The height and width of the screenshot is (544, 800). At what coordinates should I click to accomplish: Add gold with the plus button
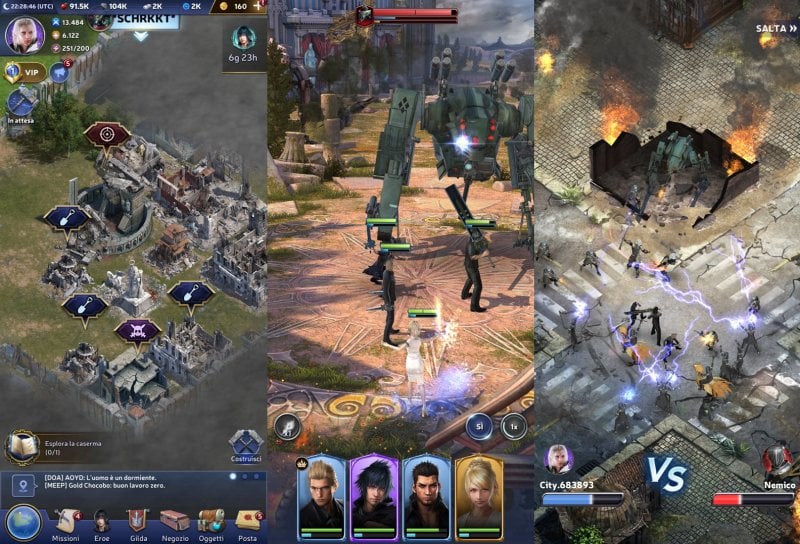point(258,6)
